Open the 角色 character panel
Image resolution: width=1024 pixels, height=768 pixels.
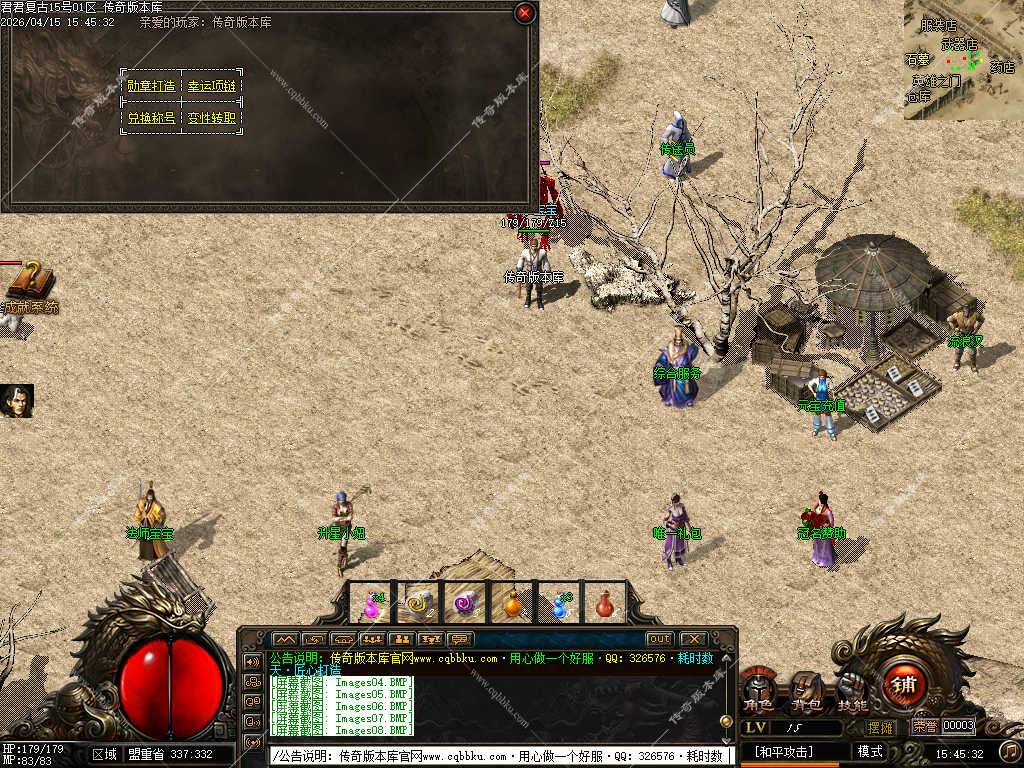758,692
